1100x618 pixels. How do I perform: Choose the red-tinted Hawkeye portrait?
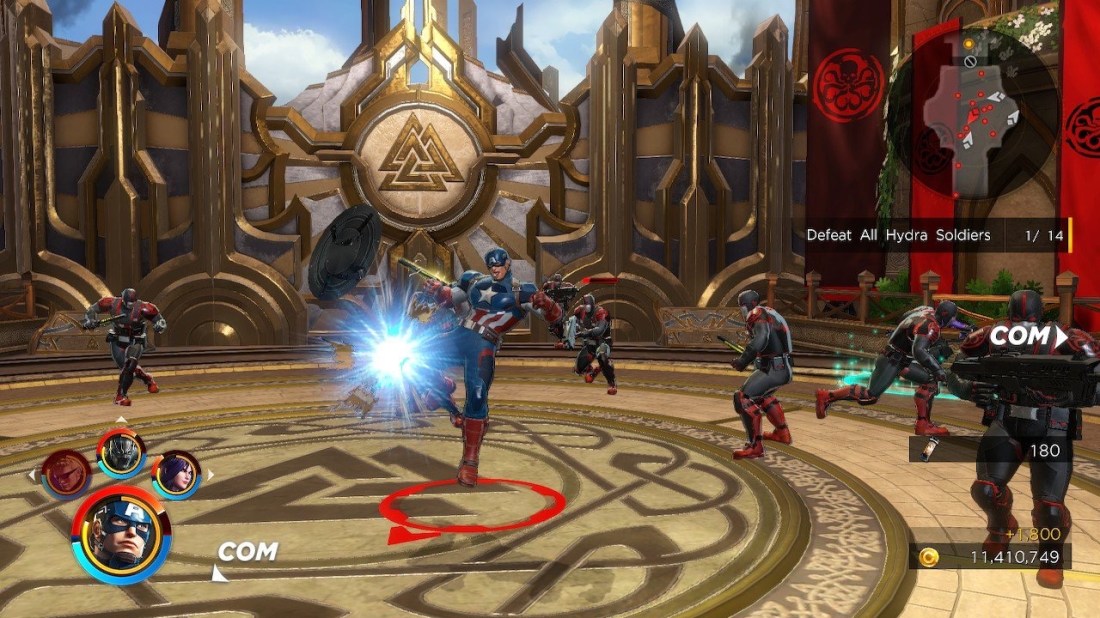tap(67, 472)
